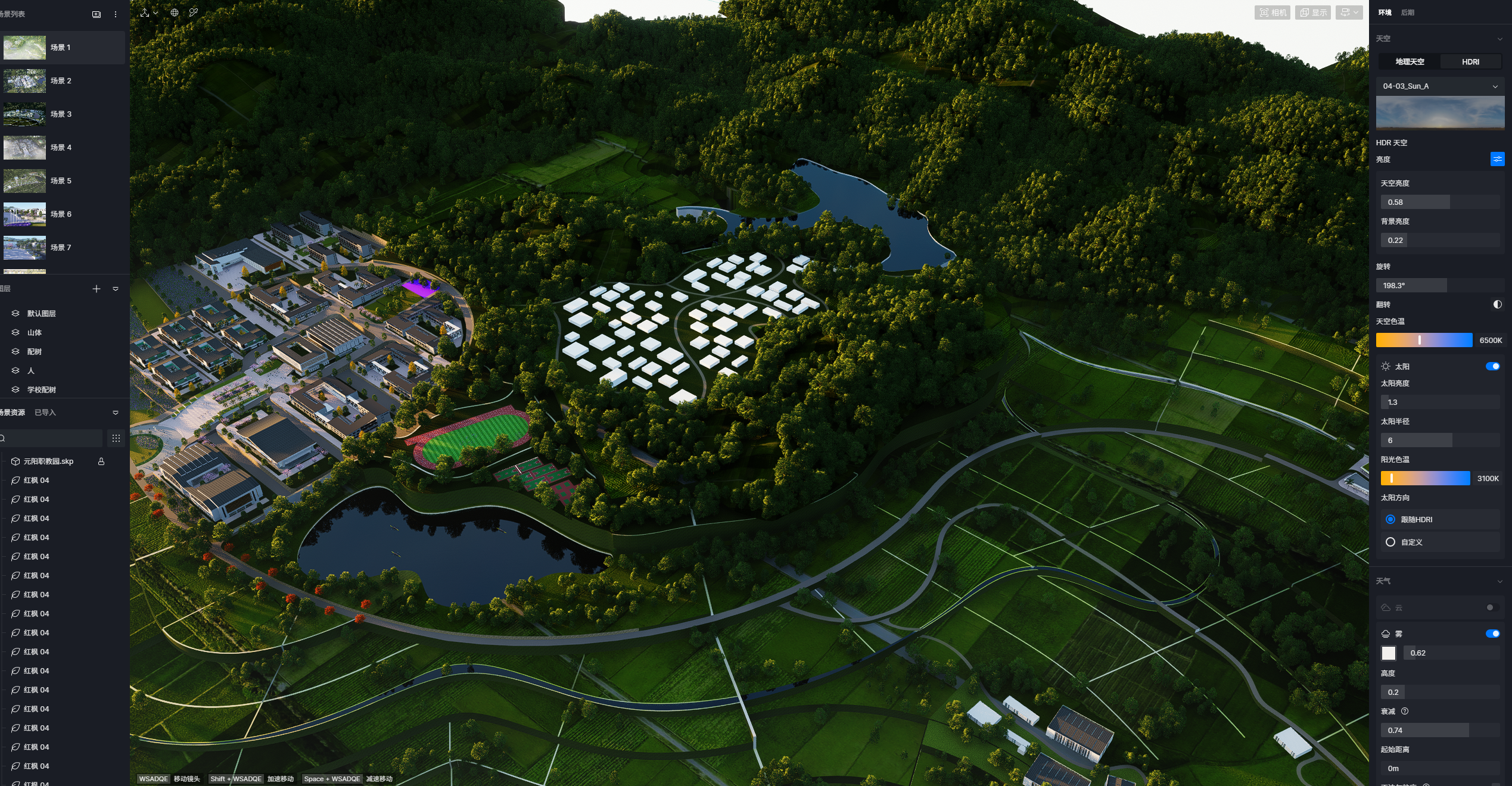
Task: Click the fog color swatch
Action: (x=1389, y=653)
